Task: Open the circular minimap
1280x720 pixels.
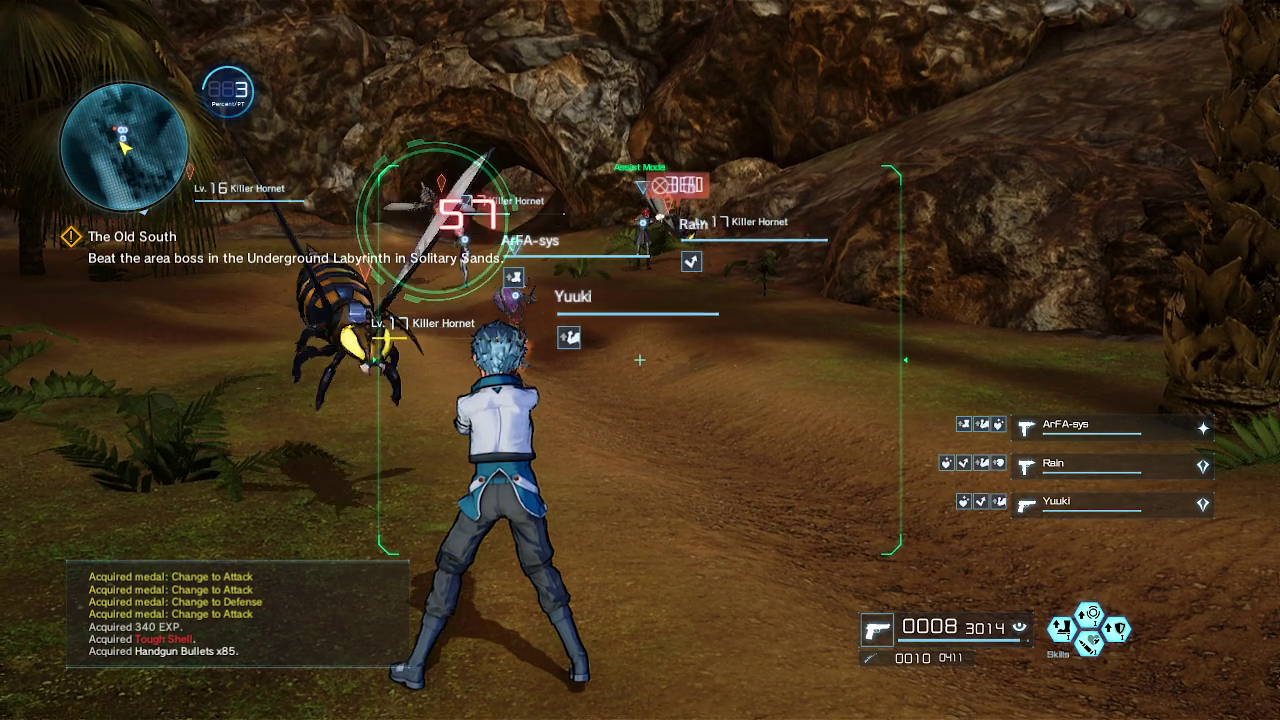Action: (x=124, y=147)
